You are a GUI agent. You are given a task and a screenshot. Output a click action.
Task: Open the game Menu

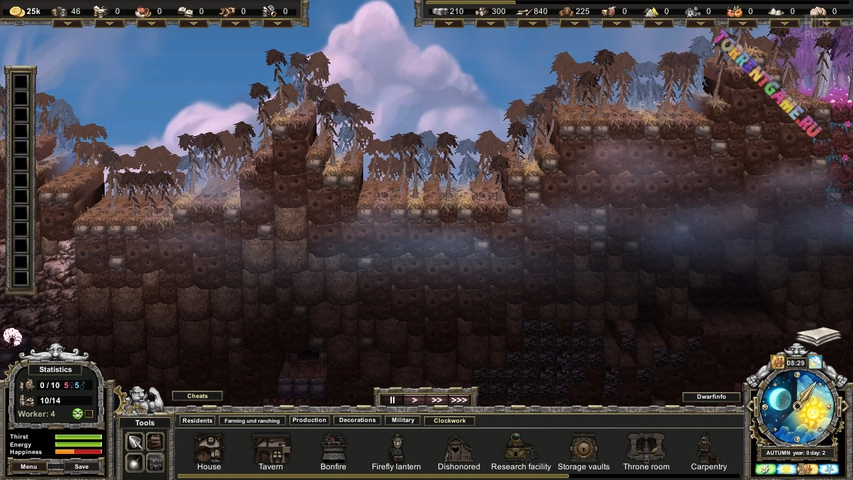click(28, 466)
